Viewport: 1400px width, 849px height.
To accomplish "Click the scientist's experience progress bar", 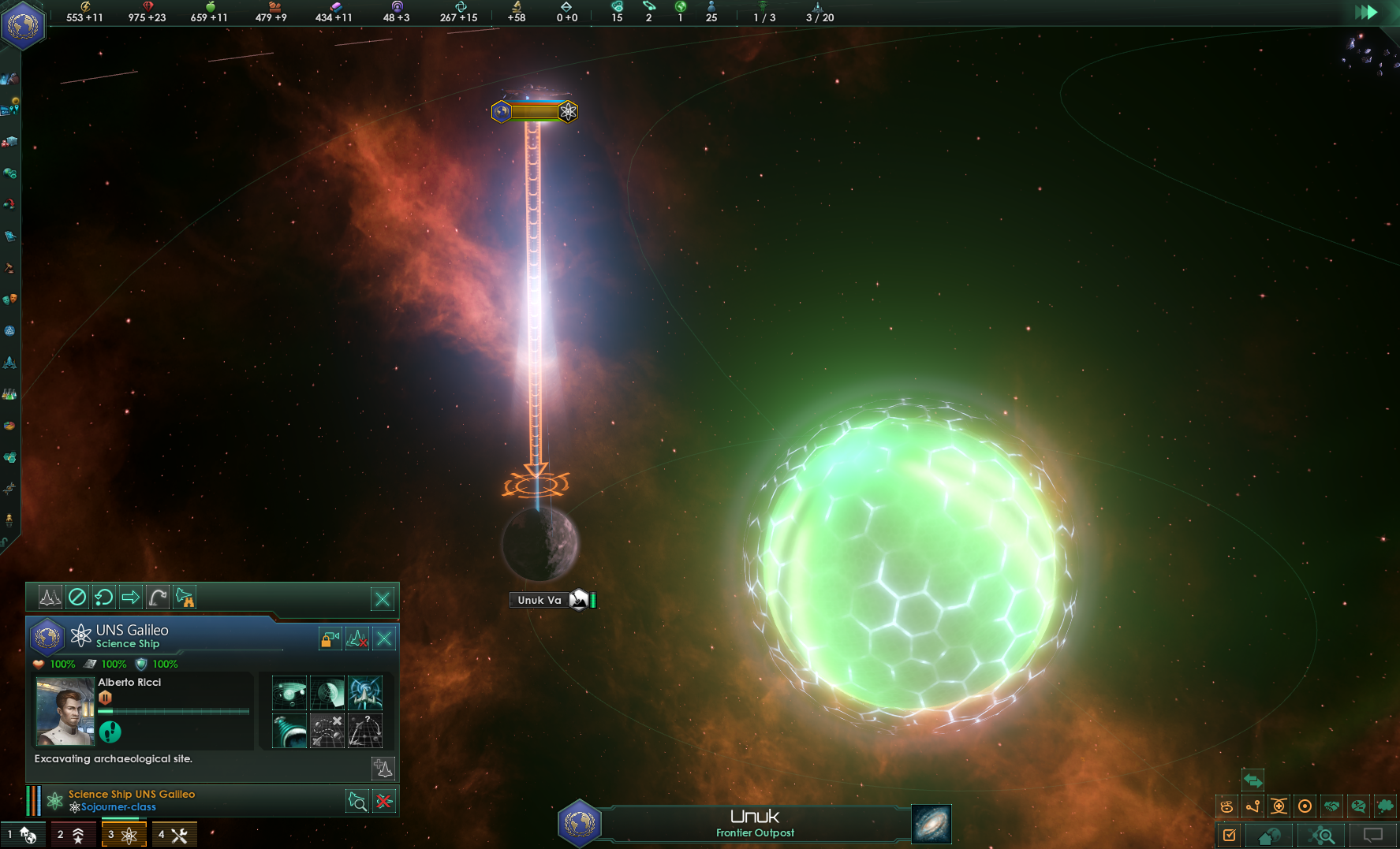I will 174,711.
